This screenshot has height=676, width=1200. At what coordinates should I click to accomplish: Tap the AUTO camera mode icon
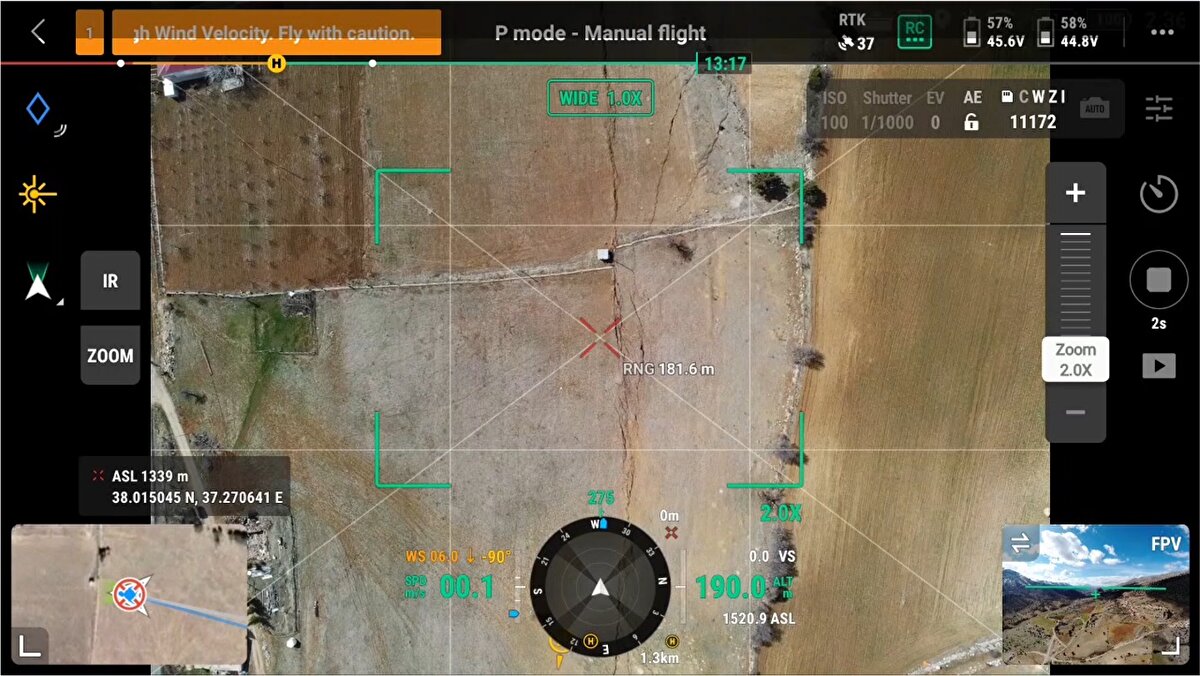pos(1095,108)
